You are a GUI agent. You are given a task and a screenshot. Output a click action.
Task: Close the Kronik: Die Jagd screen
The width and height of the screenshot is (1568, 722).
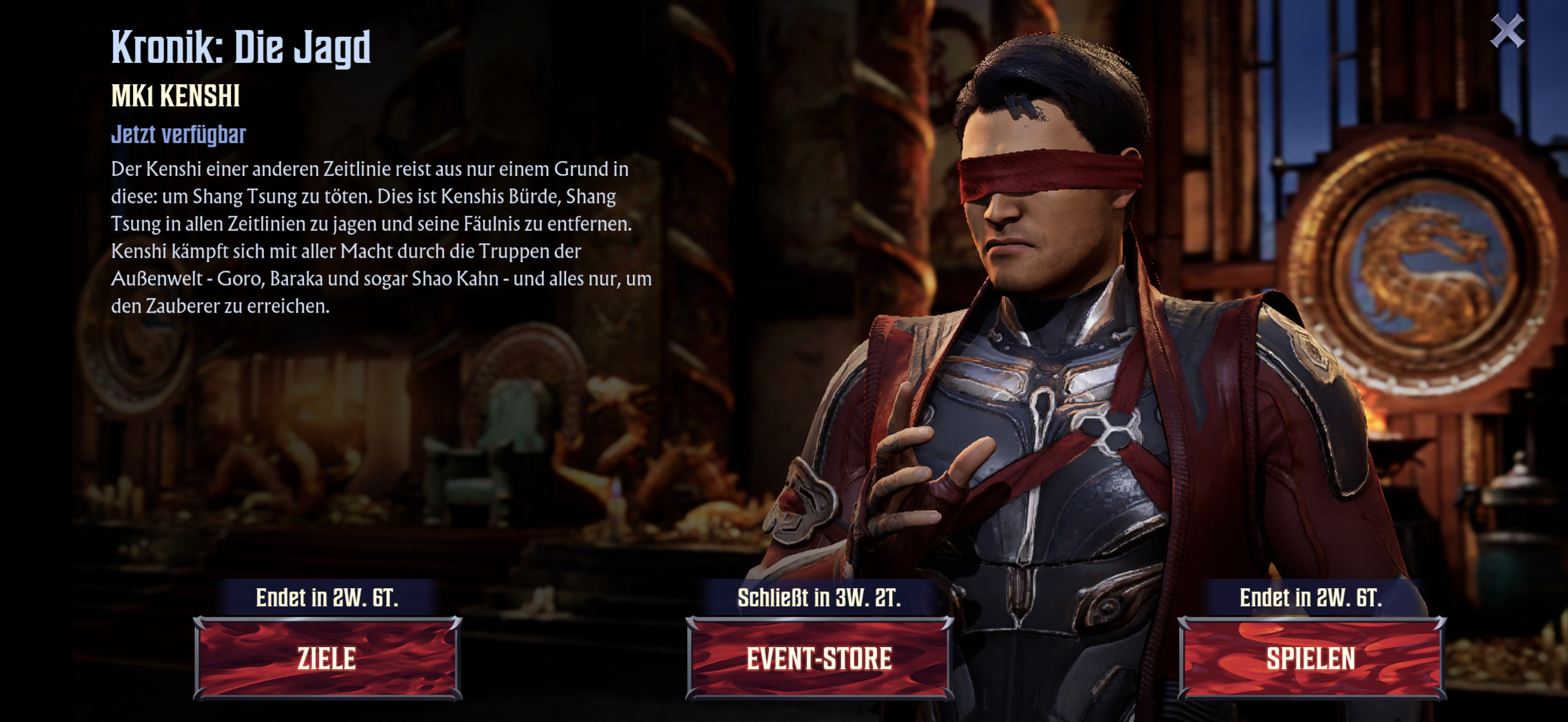[1507, 31]
